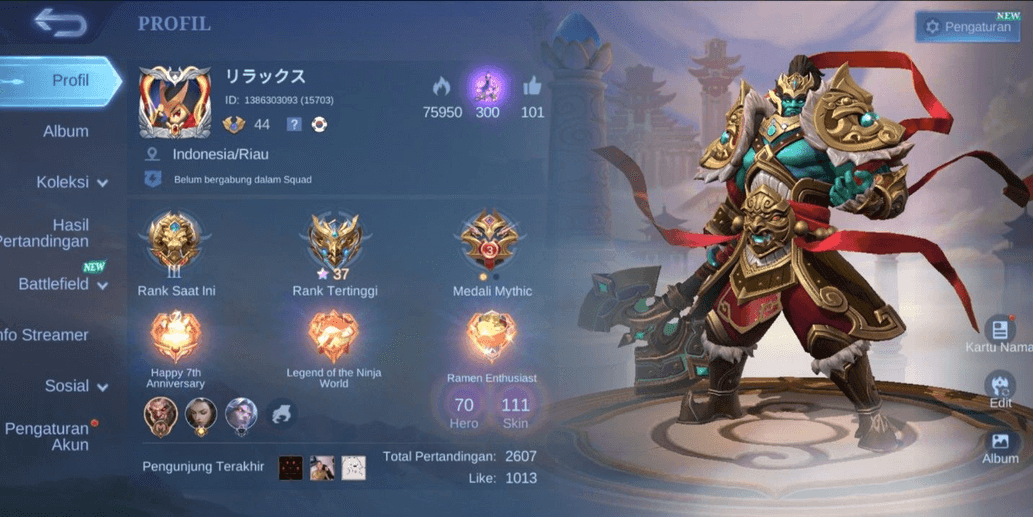The width and height of the screenshot is (1033, 517).
Task: Go back using the return arrow
Action: coord(59,22)
